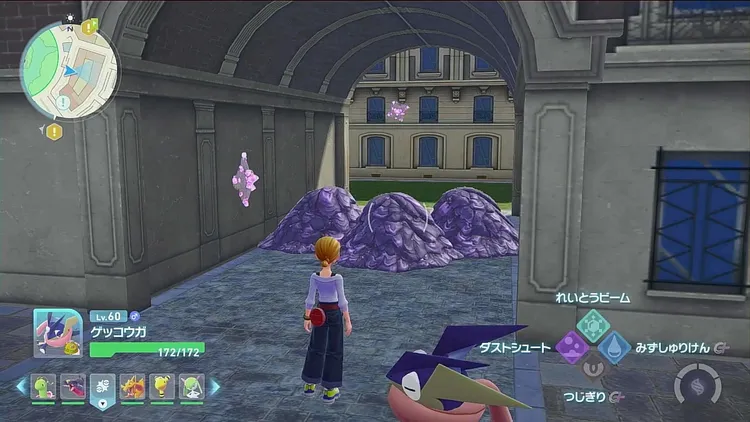Image resolution: width=750 pixels, height=422 pixels.
Task: Switch to the Charizard party slot
Action: pyautogui.click(x=132, y=386)
